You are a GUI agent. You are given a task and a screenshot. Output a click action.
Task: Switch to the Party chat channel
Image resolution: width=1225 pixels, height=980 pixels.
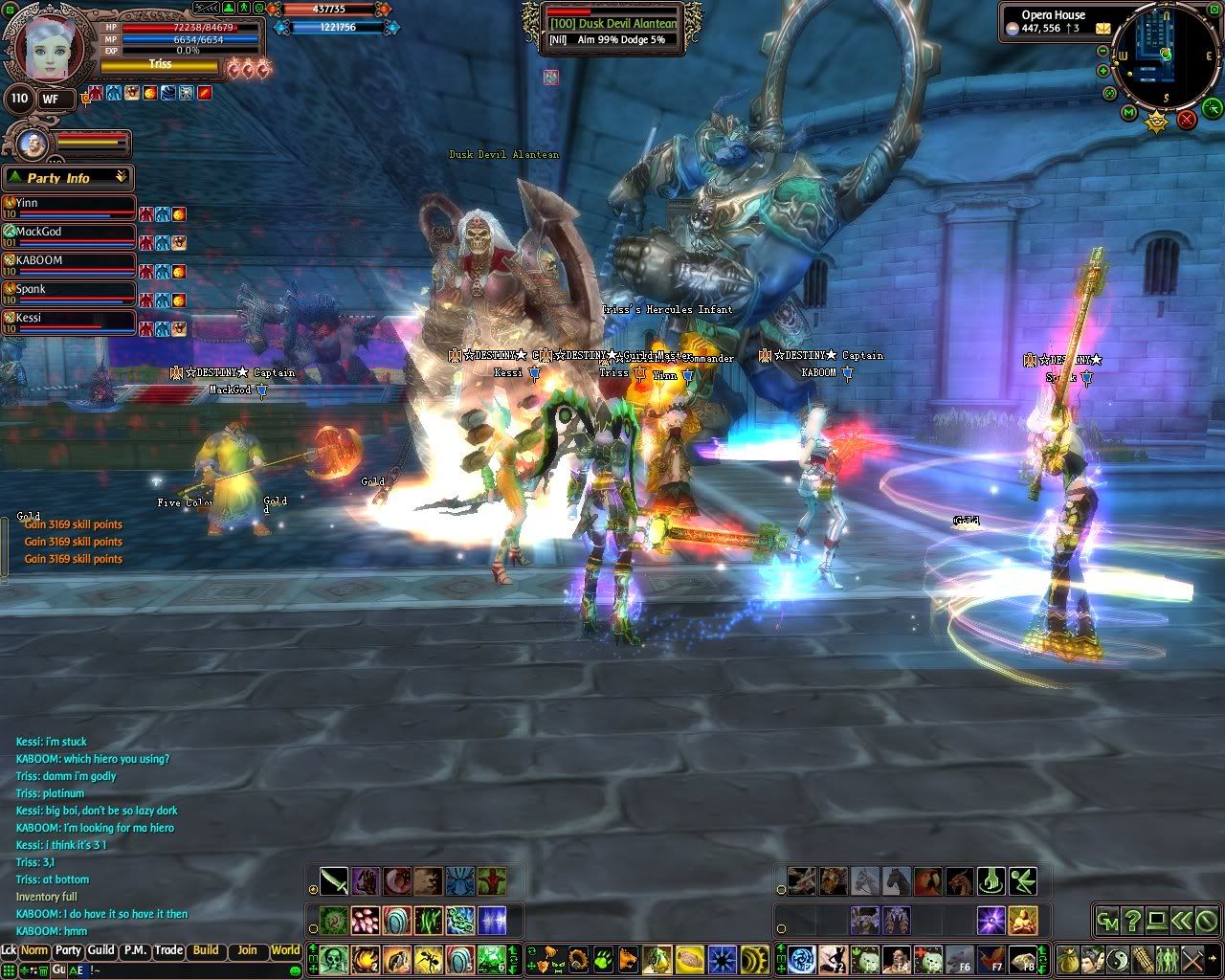tap(68, 950)
